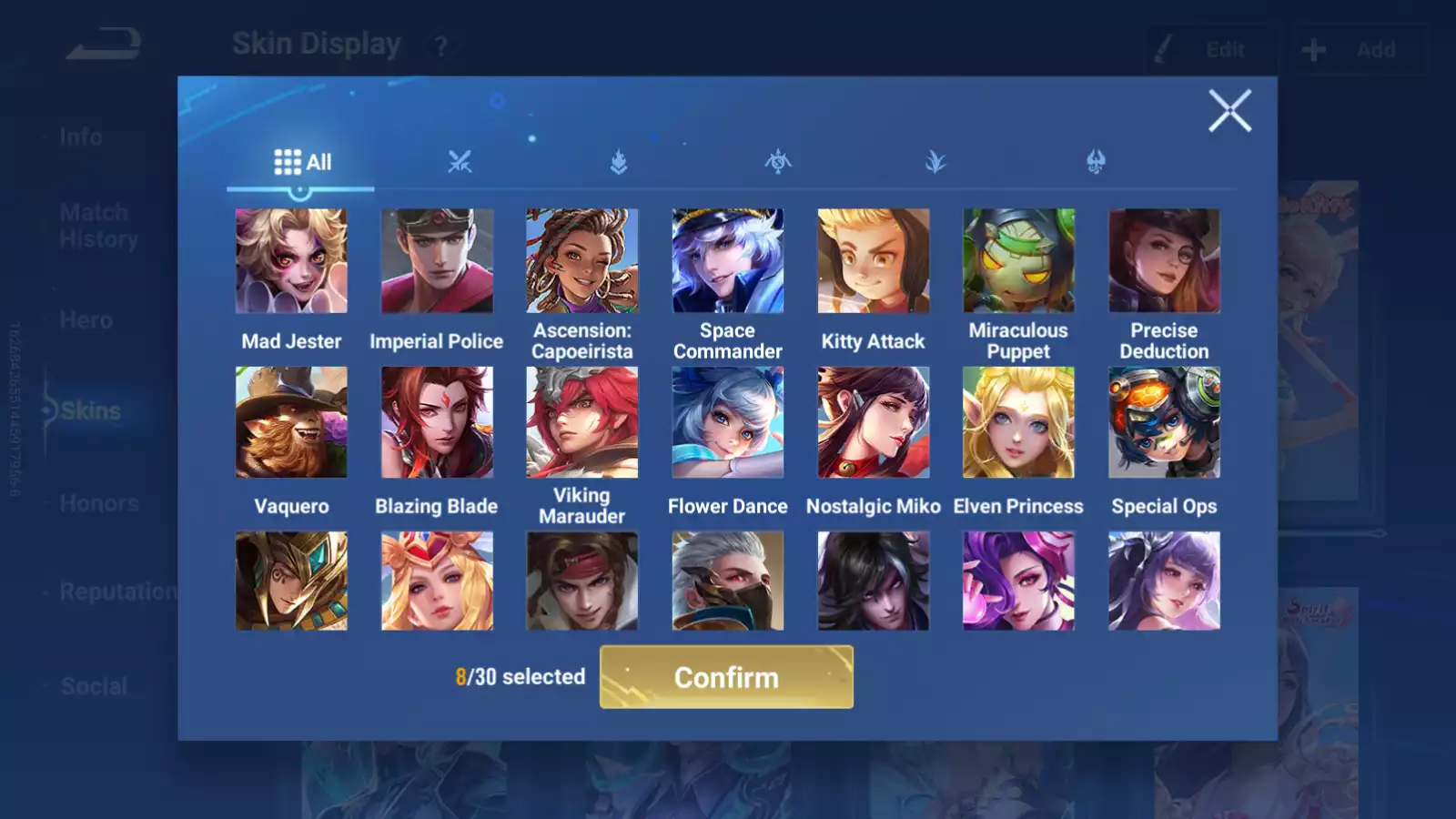Select the Miraculous Puppet skin

[1018, 261]
